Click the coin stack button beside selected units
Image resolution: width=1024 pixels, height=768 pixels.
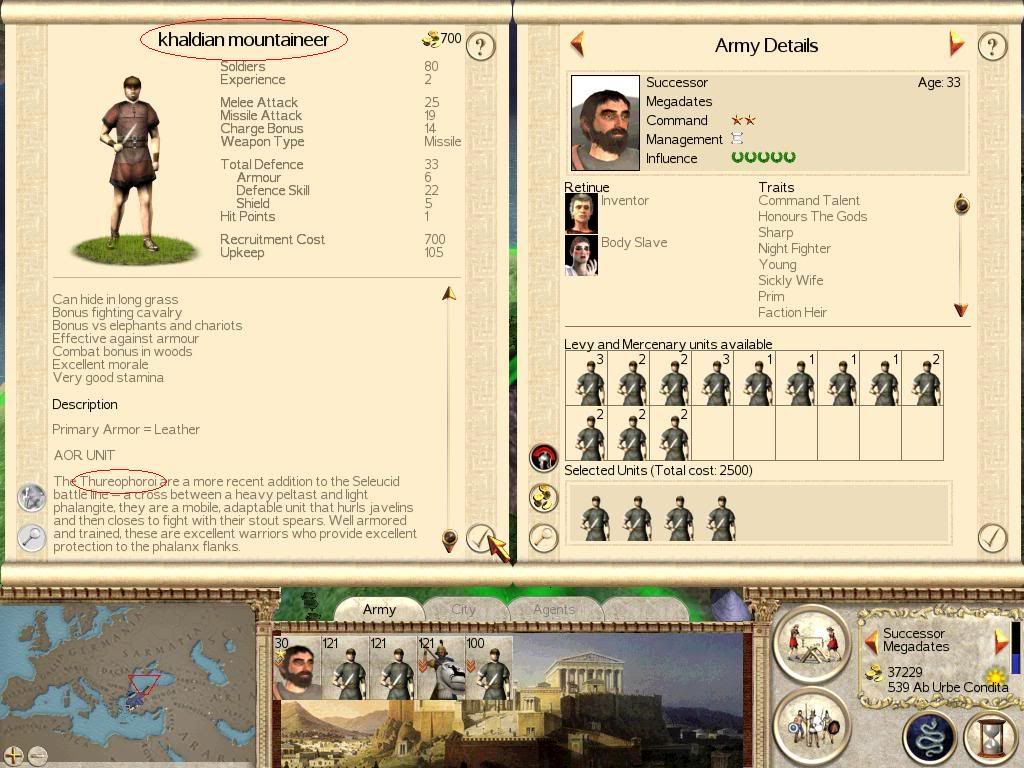pyautogui.click(x=543, y=497)
